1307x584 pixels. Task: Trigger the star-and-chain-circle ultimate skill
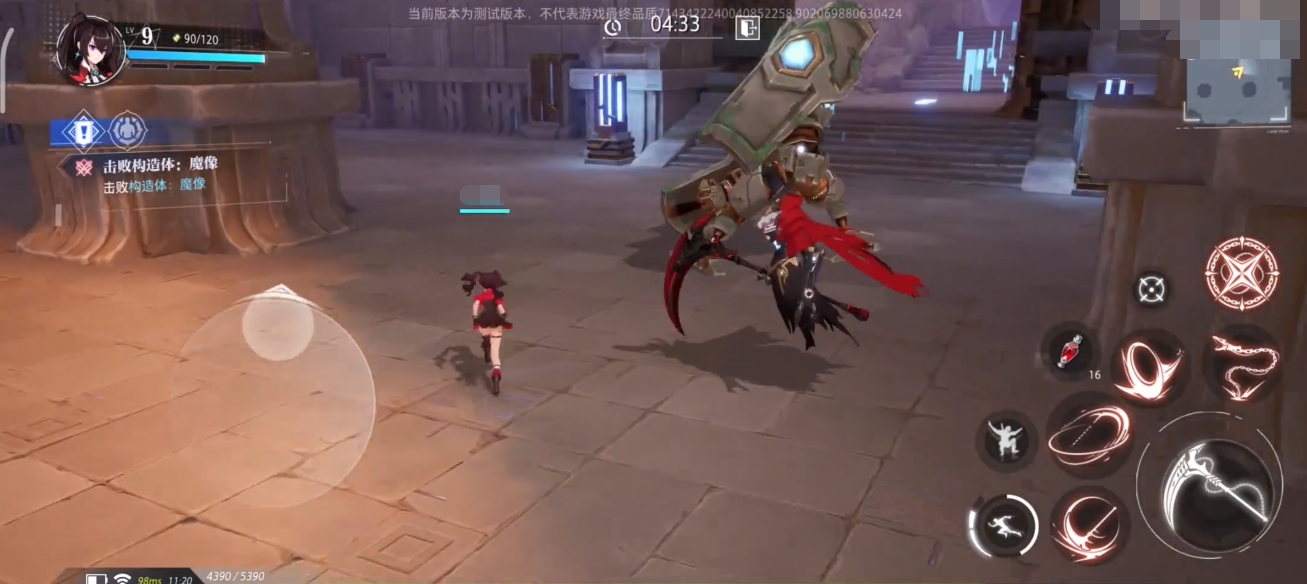[1242, 273]
